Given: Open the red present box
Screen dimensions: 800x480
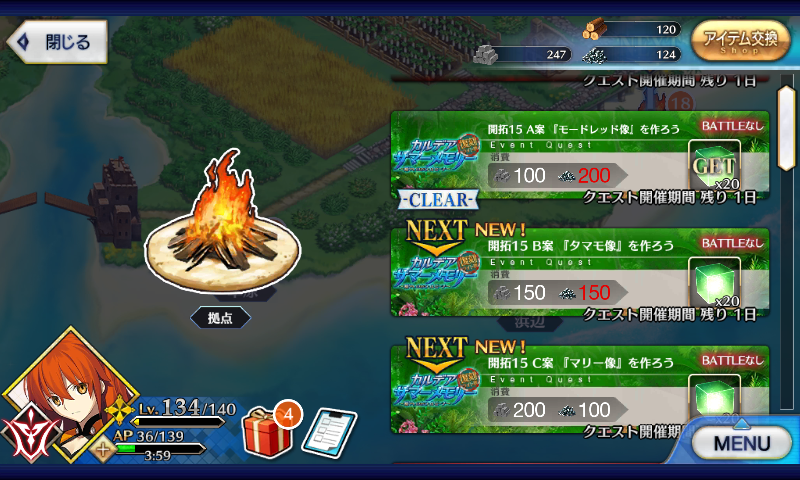Looking at the screenshot, I should (265, 429).
